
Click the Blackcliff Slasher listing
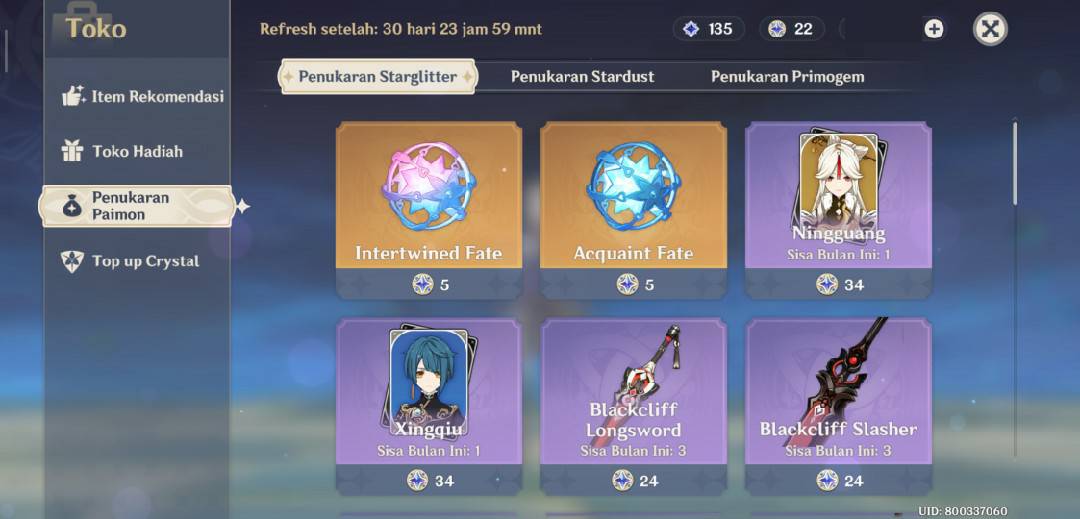click(838, 405)
